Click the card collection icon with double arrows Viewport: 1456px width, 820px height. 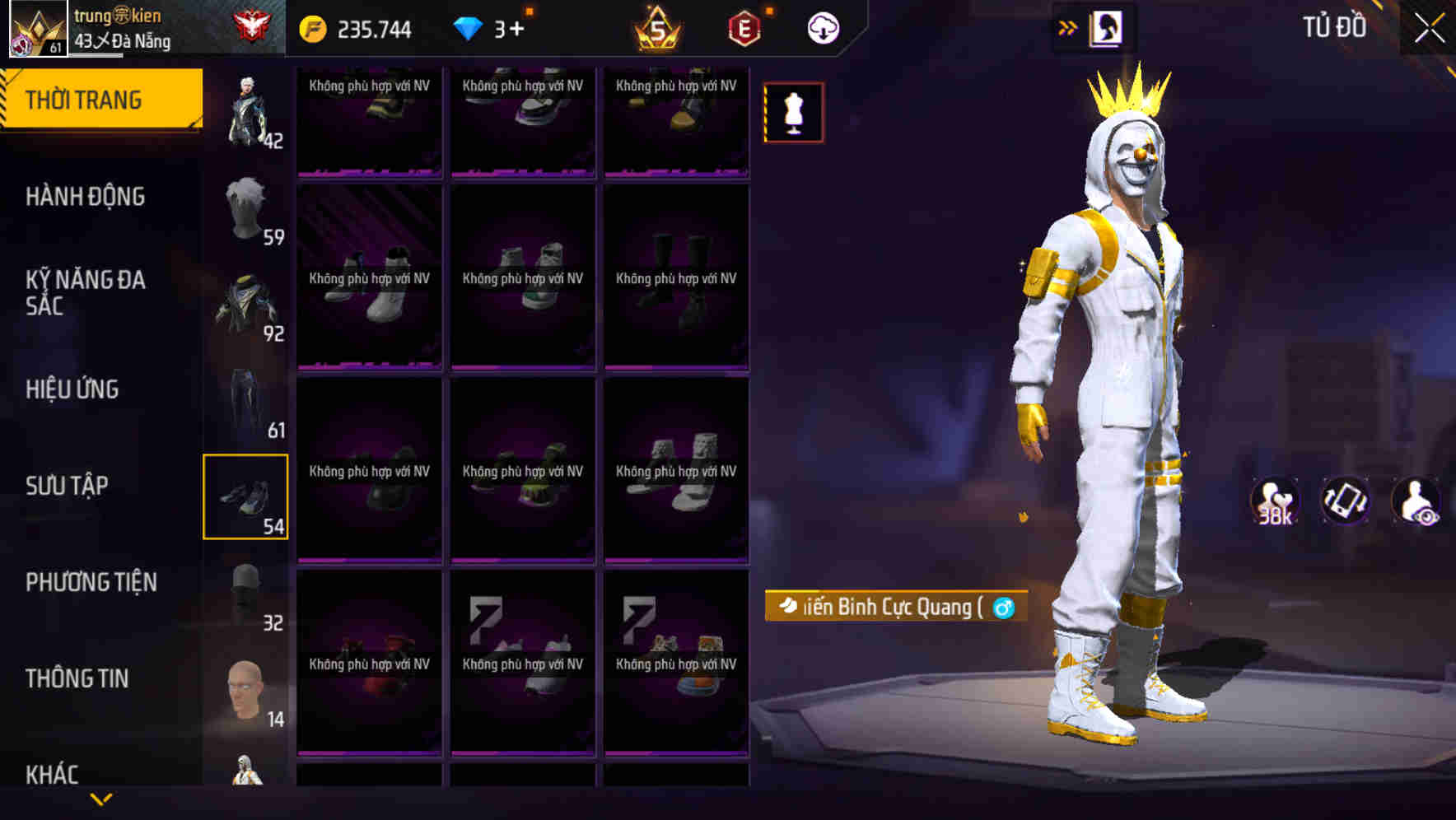1095,27
